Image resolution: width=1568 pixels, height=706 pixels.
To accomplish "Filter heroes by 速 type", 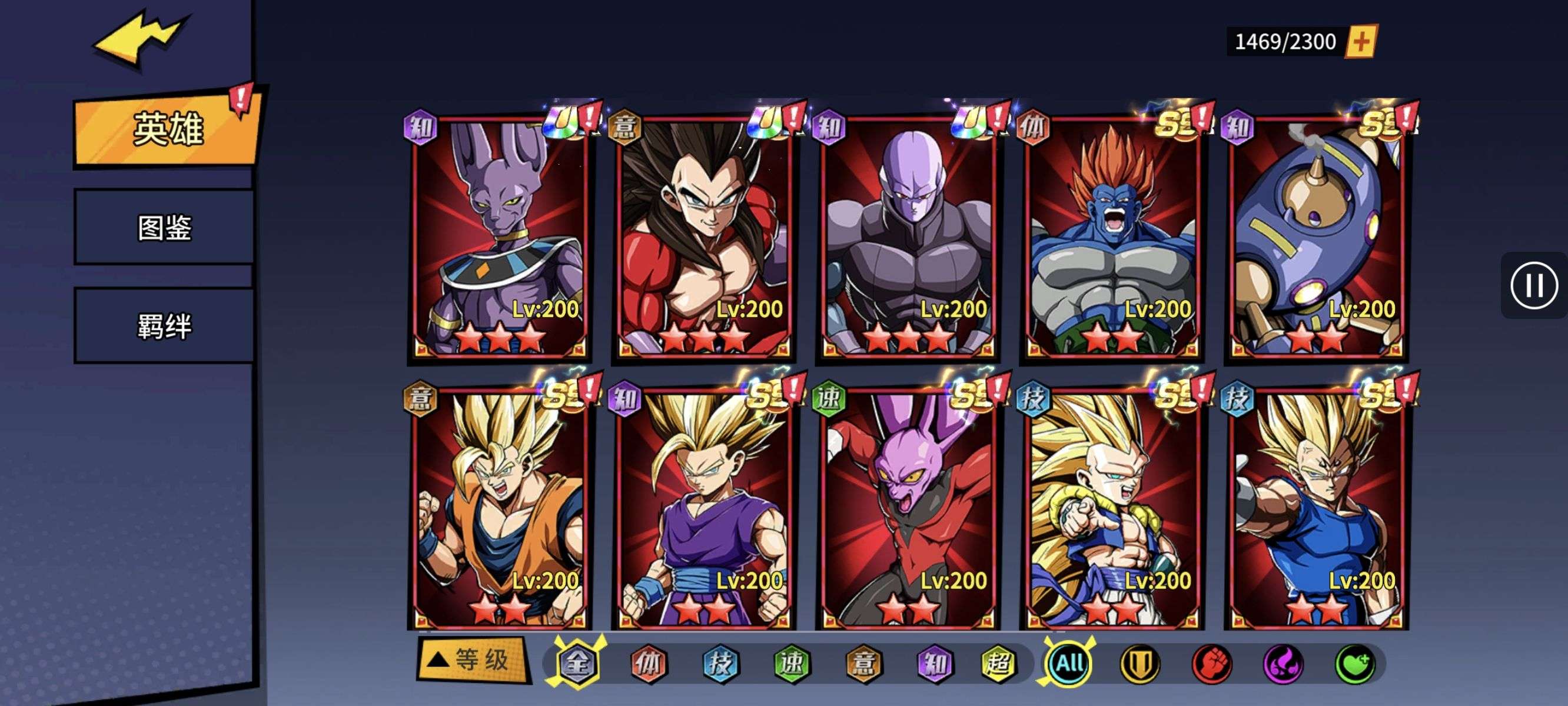I will (792, 664).
